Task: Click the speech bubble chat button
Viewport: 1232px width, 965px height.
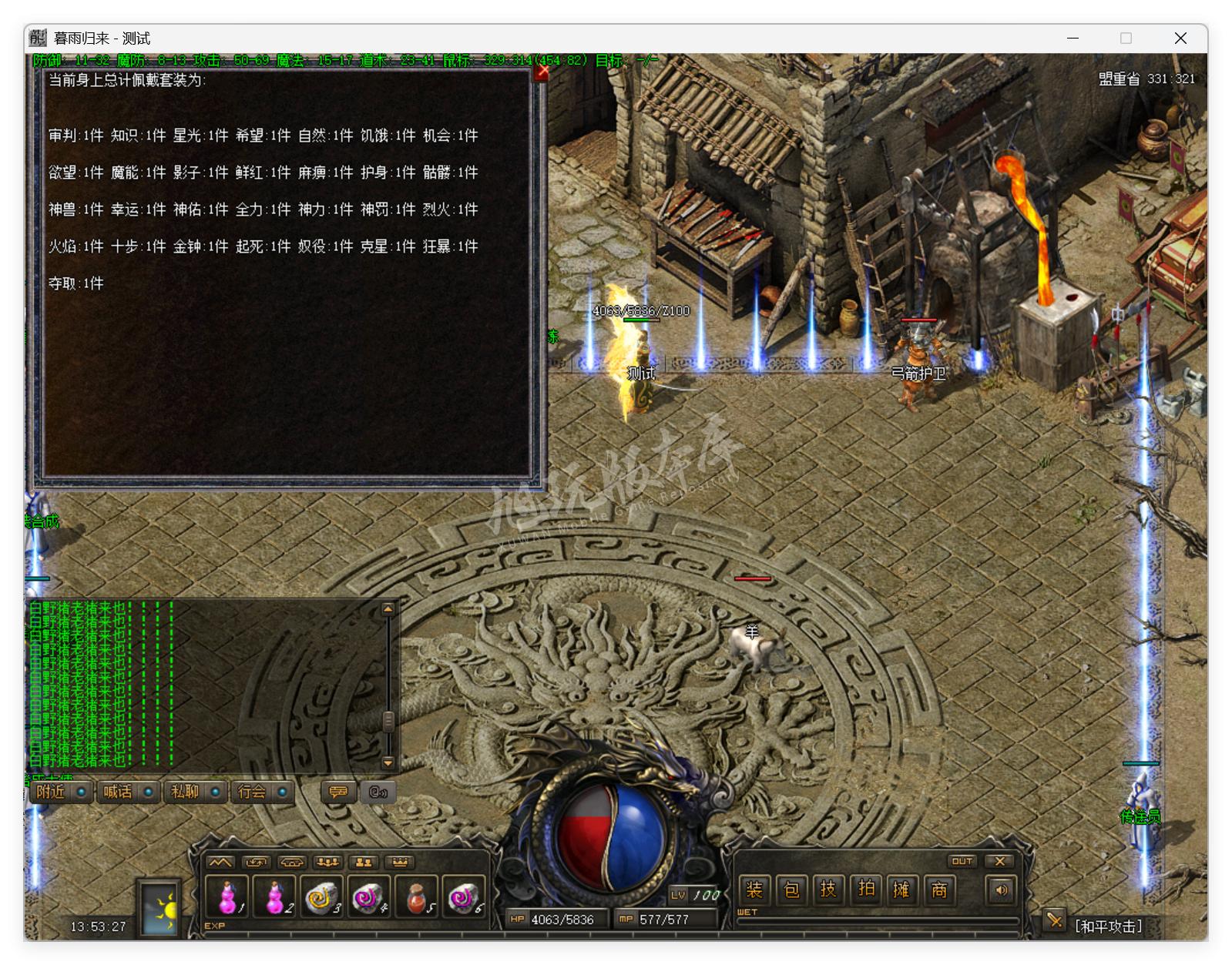Action: pyautogui.click(x=338, y=792)
